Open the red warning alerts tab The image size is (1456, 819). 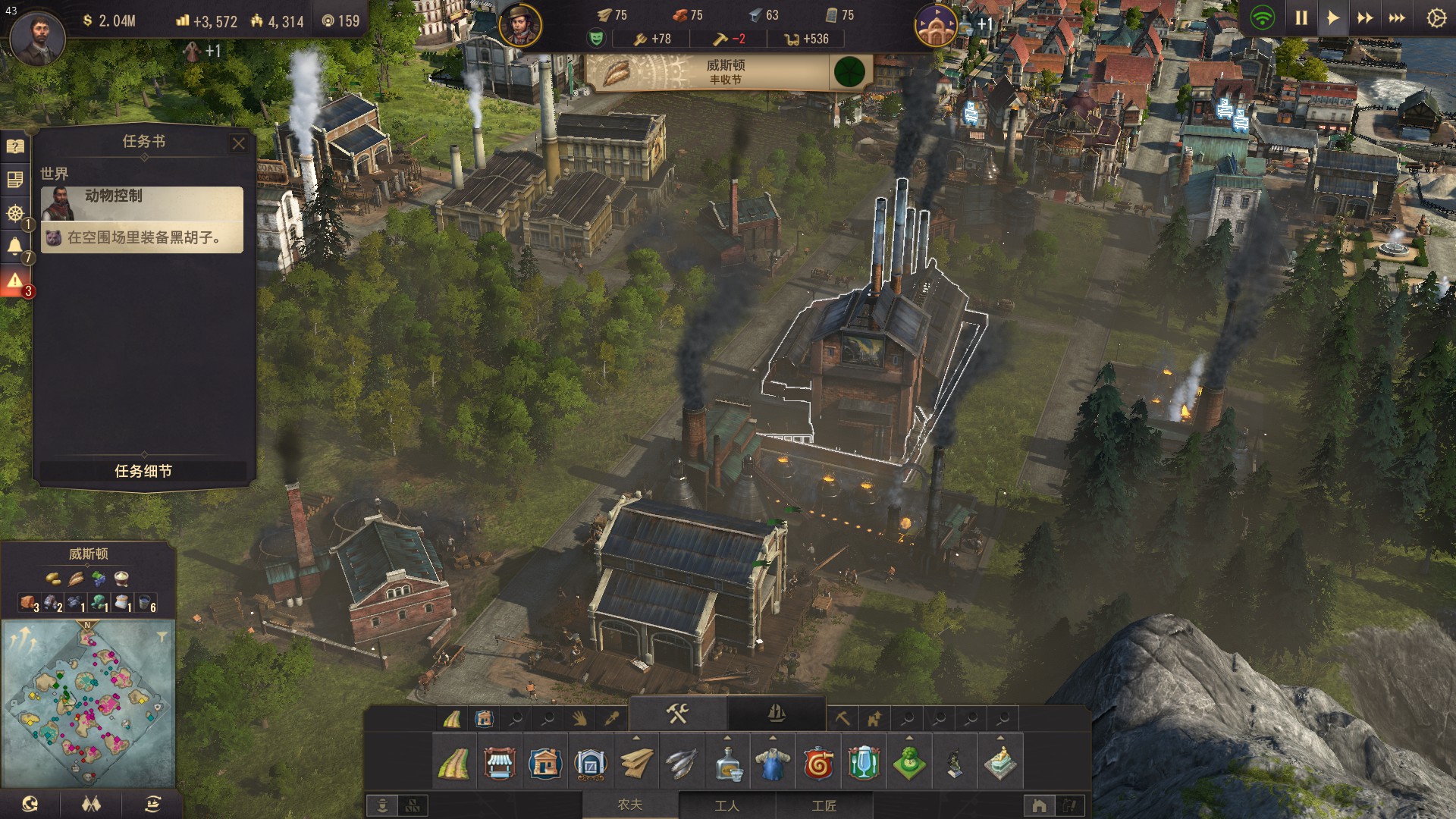[x=14, y=281]
